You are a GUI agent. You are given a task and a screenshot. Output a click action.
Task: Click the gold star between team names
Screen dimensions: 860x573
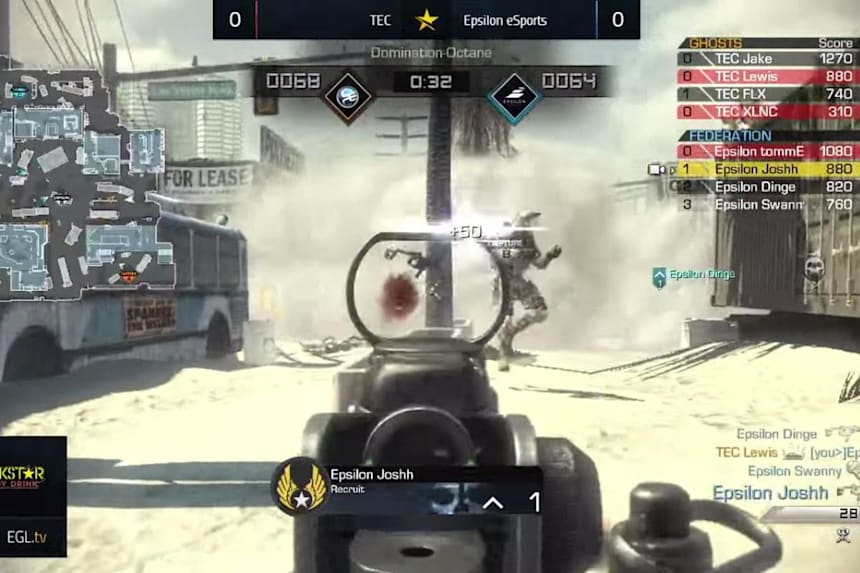pyautogui.click(x=427, y=20)
